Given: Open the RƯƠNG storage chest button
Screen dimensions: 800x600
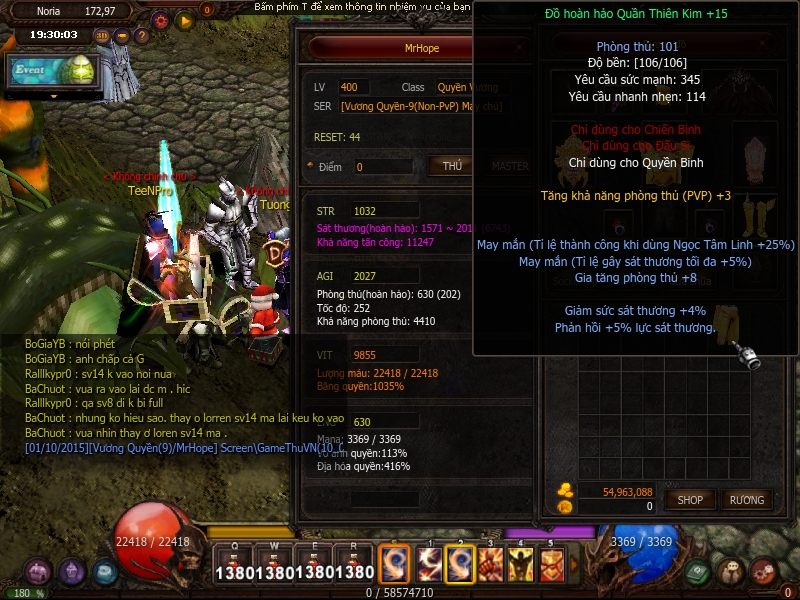Looking at the screenshot, I should 746,499.
